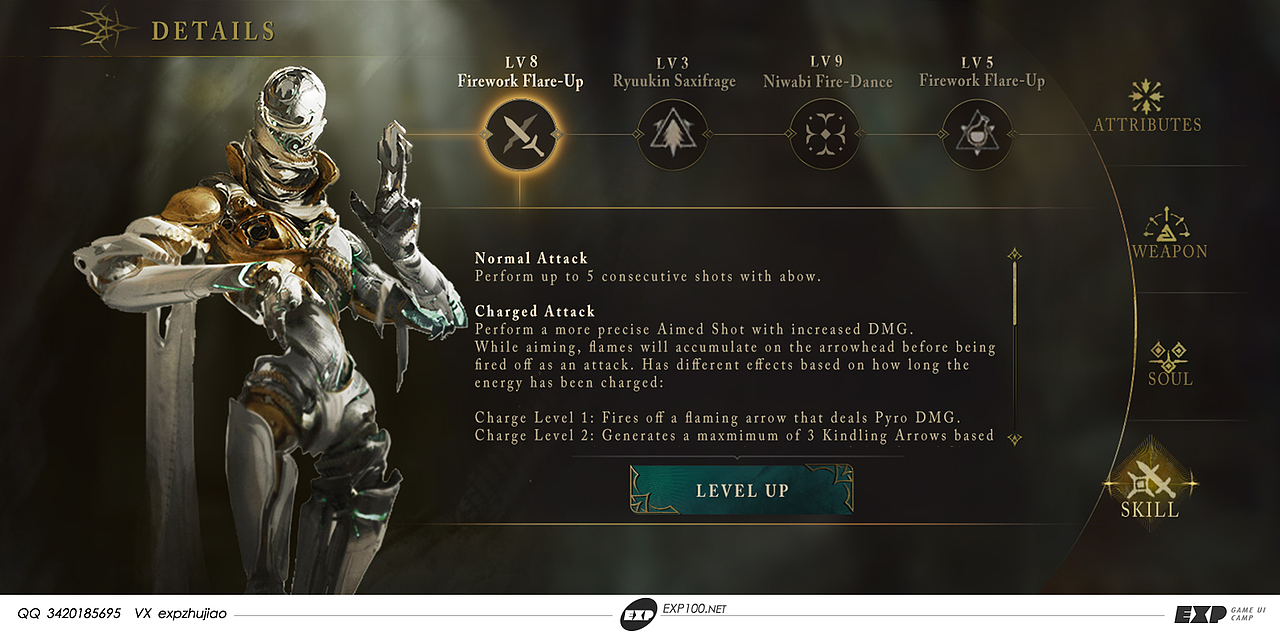Choose the Ryuukin Saxifrage skill icon
This screenshot has width=1280, height=635.
coord(672,133)
